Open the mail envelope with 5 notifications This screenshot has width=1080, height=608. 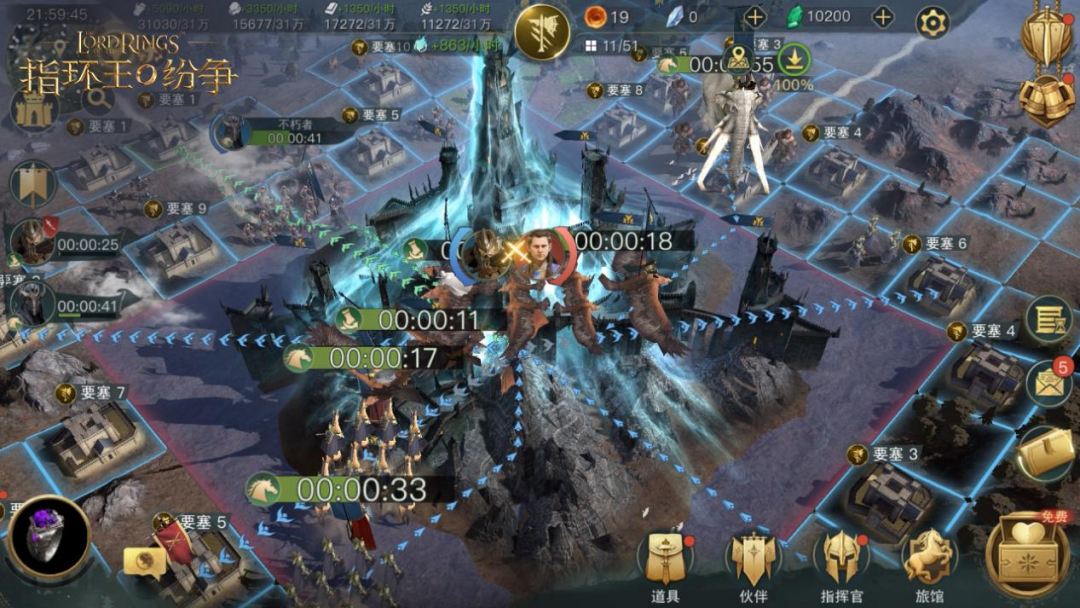pyautogui.click(x=1048, y=383)
